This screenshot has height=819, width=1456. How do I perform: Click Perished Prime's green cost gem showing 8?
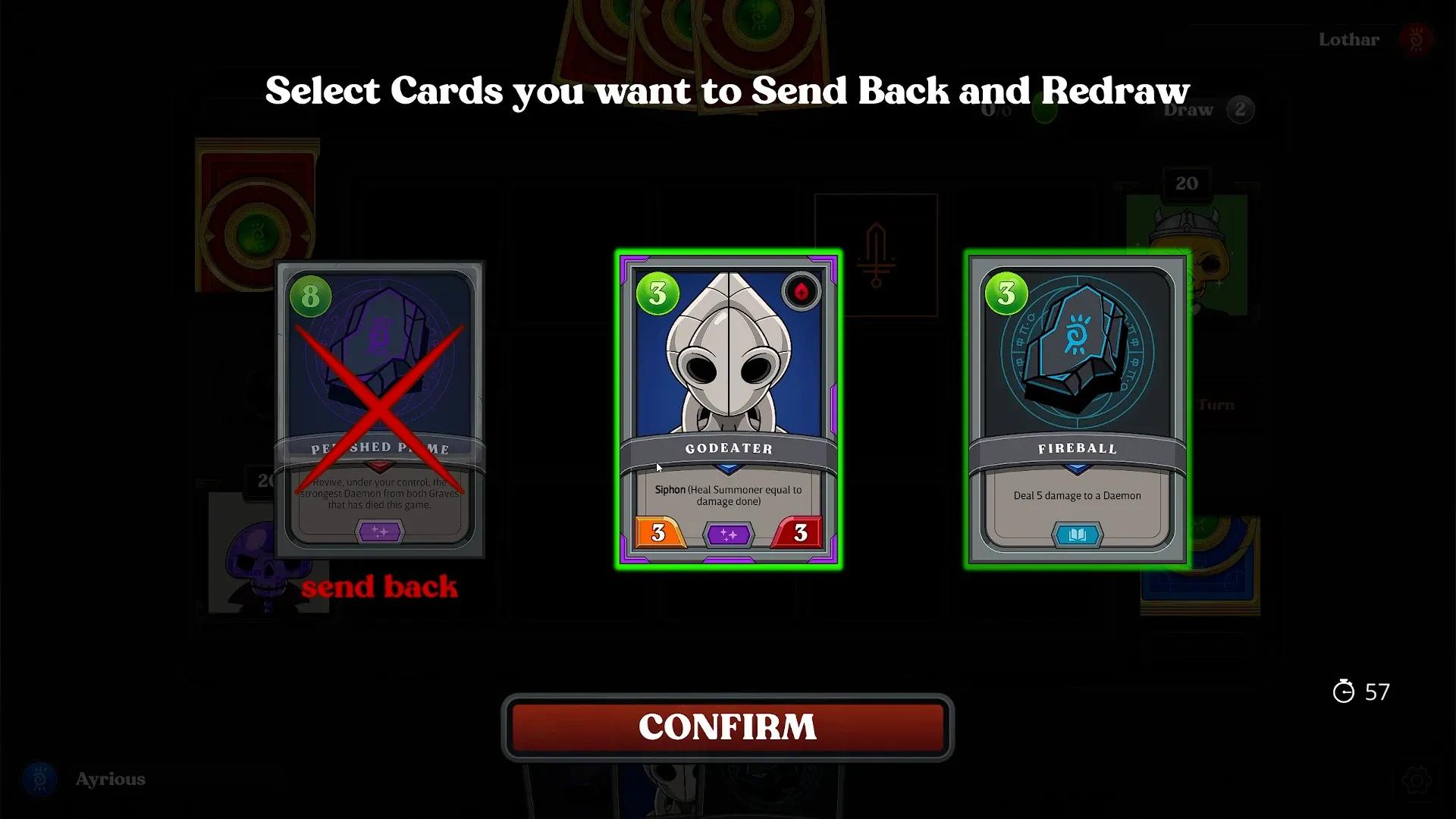312,295
